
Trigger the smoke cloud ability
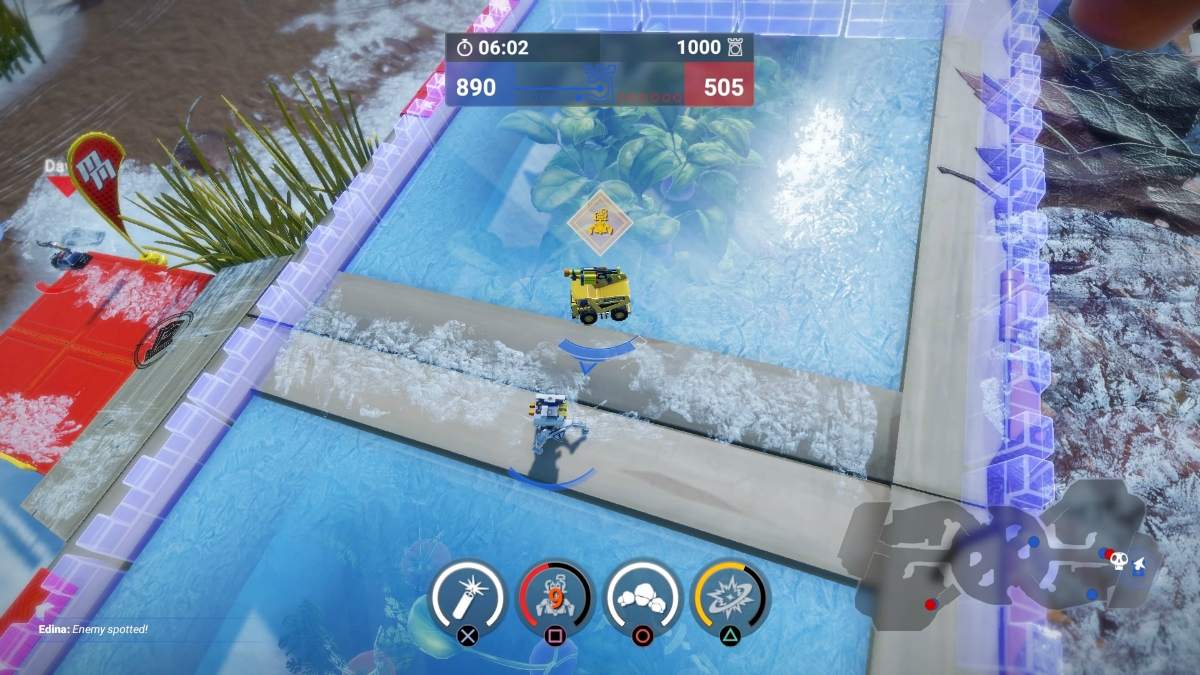tap(643, 597)
